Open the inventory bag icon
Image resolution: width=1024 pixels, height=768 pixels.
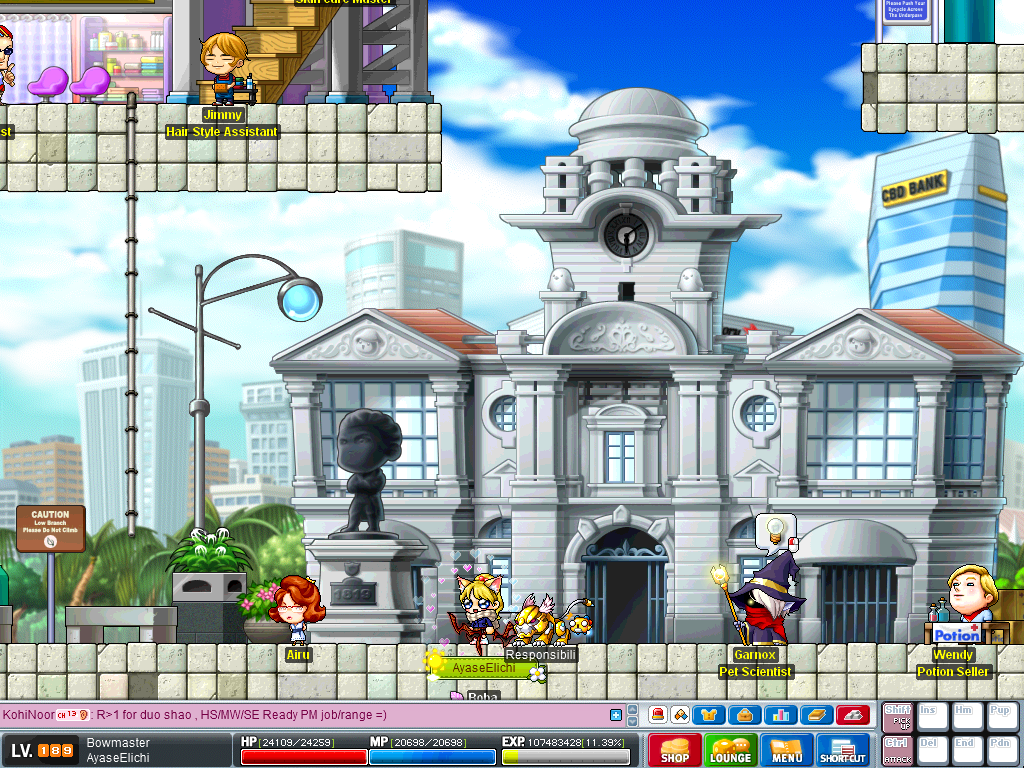click(x=745, y=715)
